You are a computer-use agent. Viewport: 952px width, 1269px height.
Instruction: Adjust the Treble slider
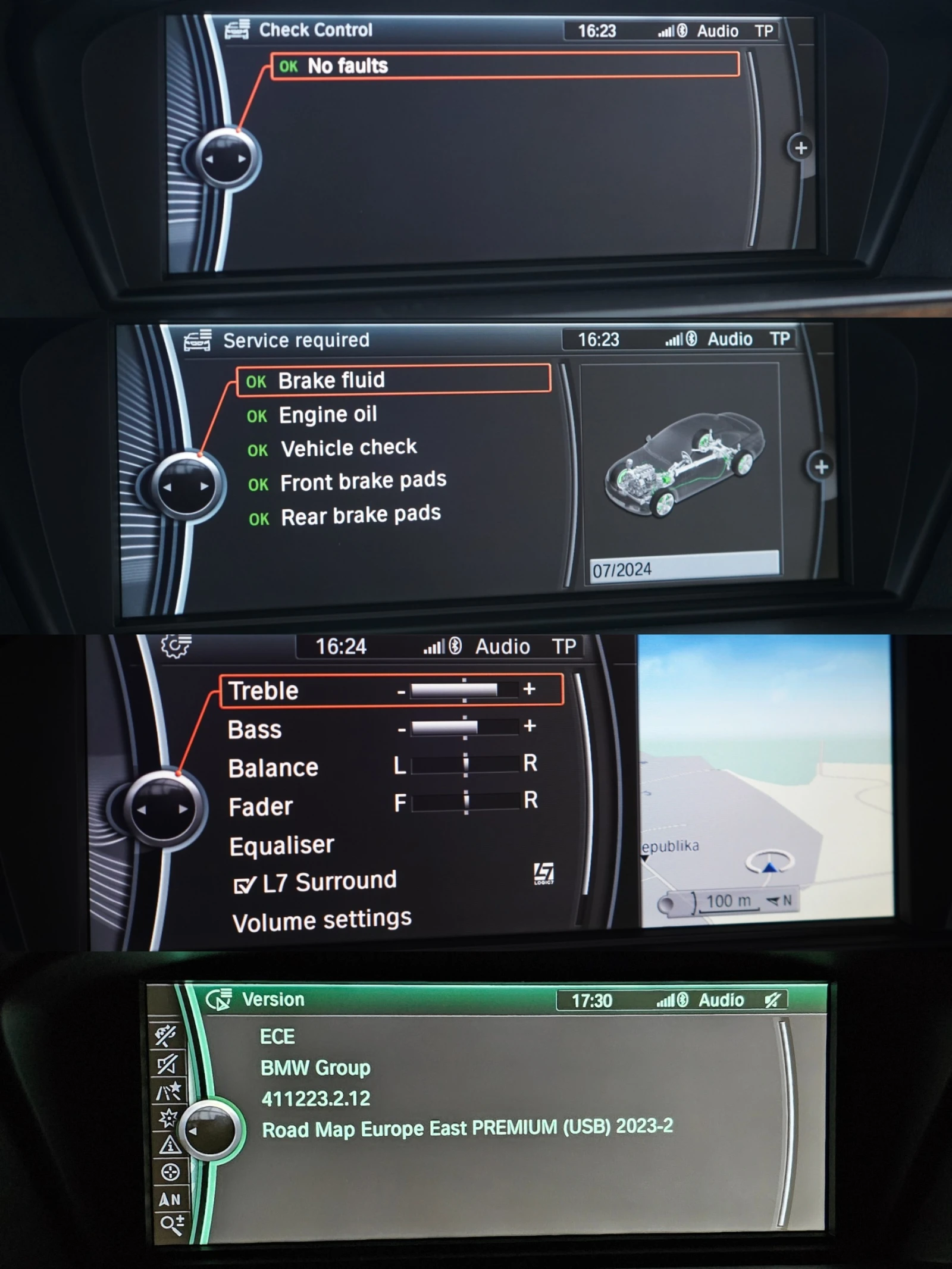pos(464,691)
